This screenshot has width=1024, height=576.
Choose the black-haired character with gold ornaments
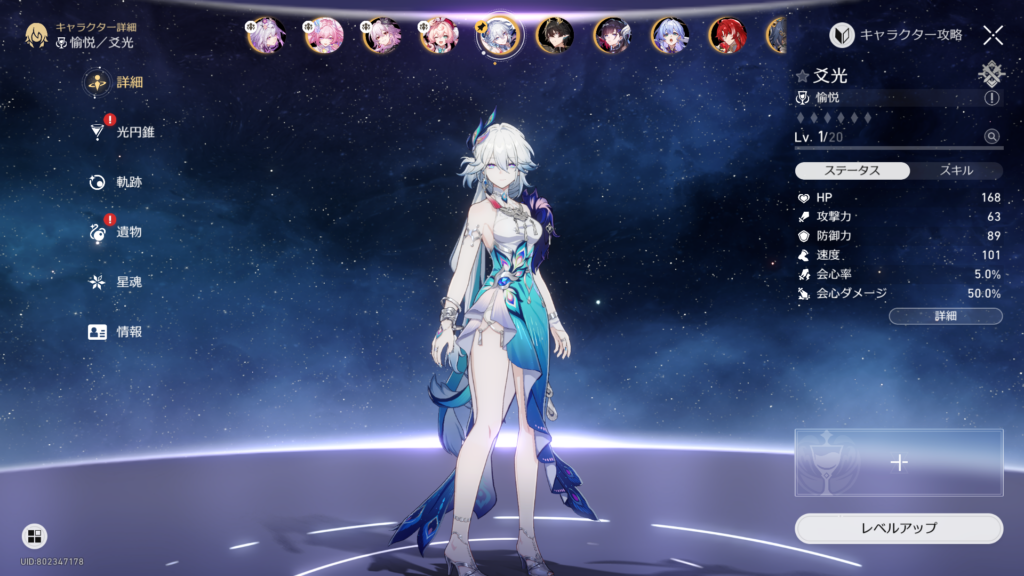pos(555,35)
